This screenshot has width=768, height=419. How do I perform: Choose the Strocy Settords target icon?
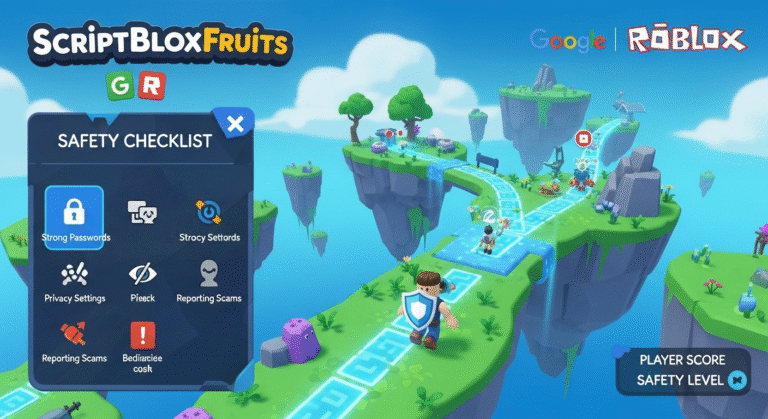click(208, 212)
